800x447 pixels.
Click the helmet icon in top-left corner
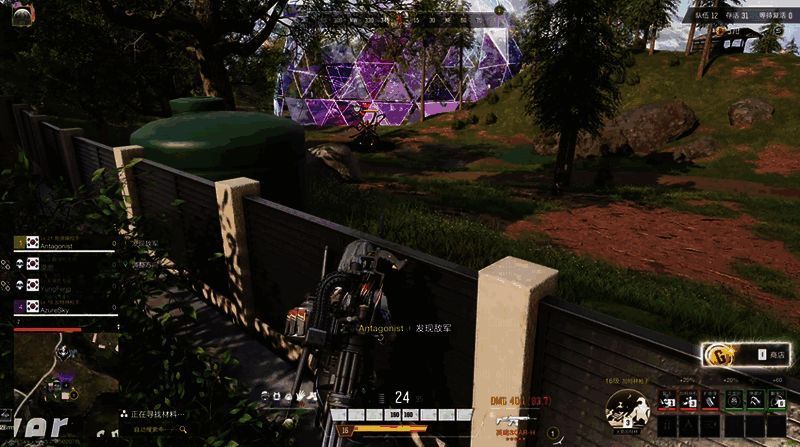21,13
